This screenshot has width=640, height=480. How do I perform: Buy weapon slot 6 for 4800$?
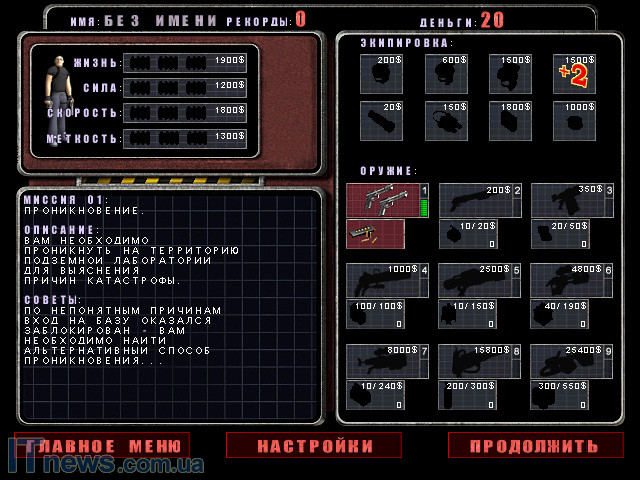(572, 280)
